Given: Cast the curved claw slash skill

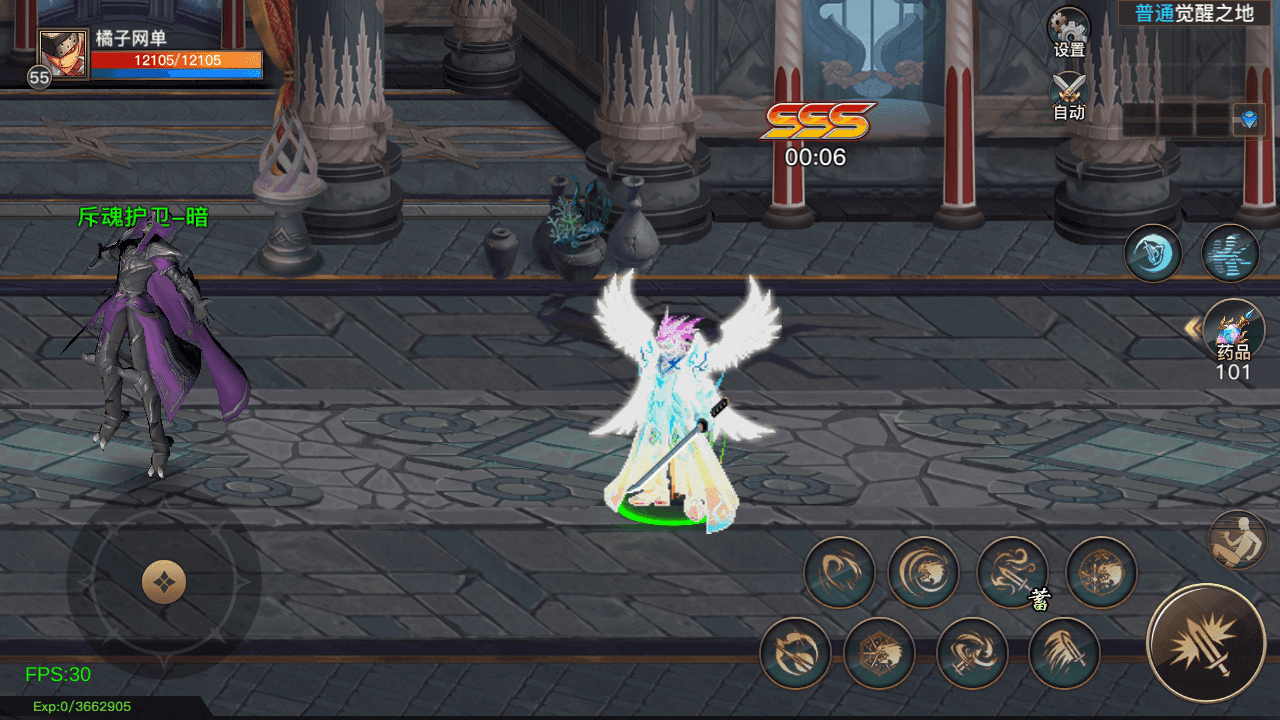Looking at the screenshot, I should coord(839,573).
